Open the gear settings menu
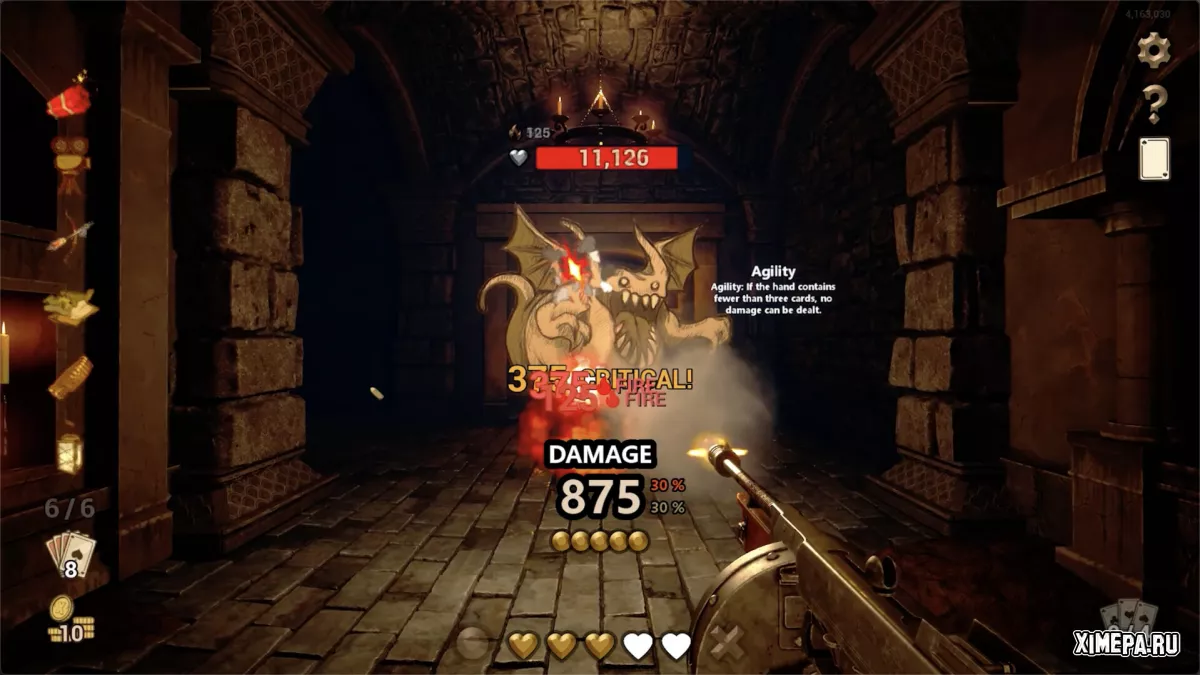1200x675 pixels. [x=1154, y=50]
